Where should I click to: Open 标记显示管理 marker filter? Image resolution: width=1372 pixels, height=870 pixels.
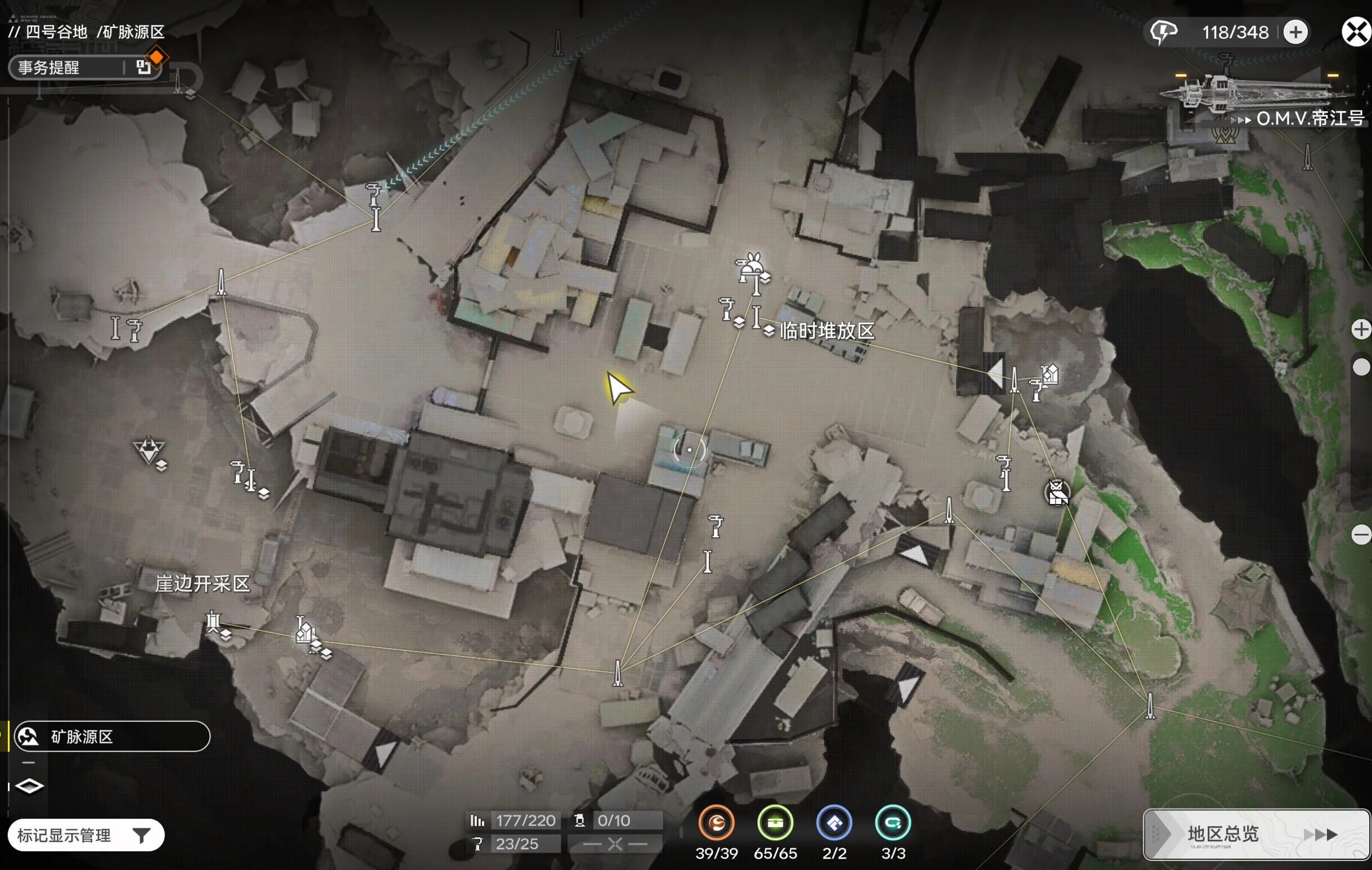(x=86, y=835)
